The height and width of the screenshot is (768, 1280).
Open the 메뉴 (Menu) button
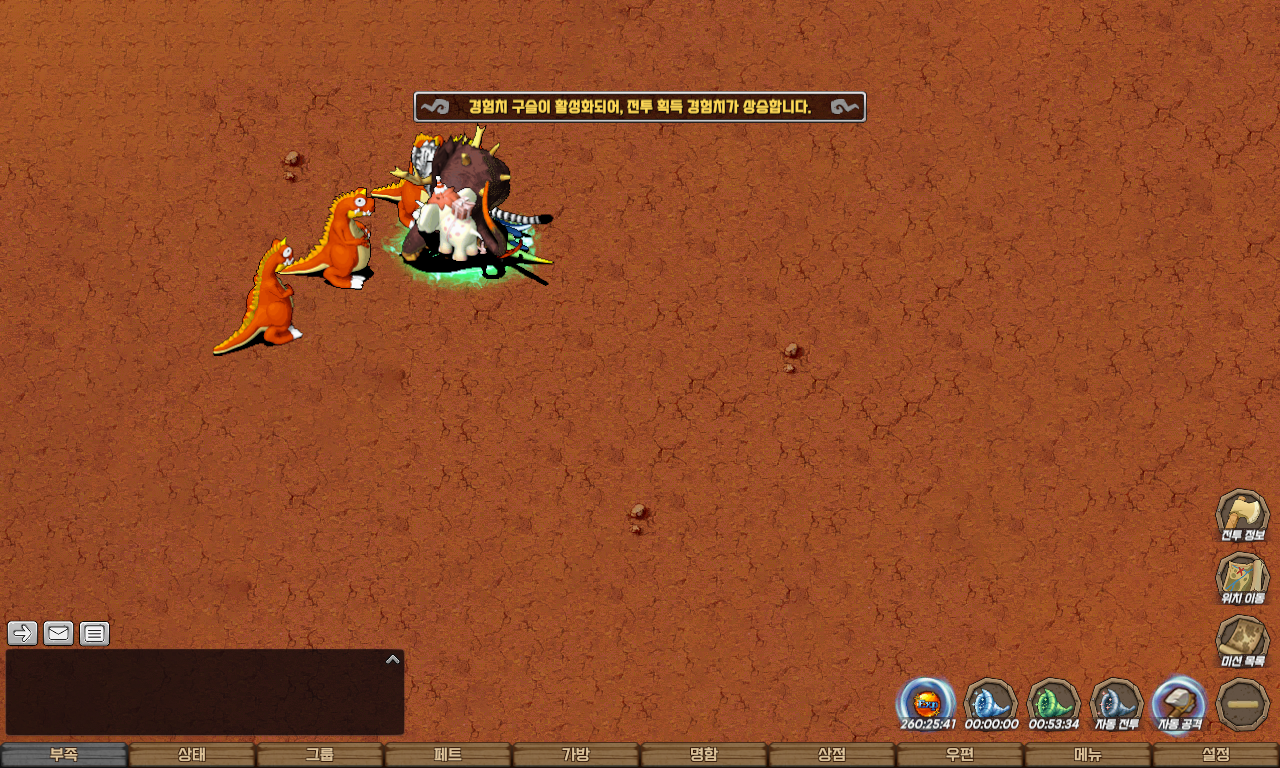pos(1088,755)
